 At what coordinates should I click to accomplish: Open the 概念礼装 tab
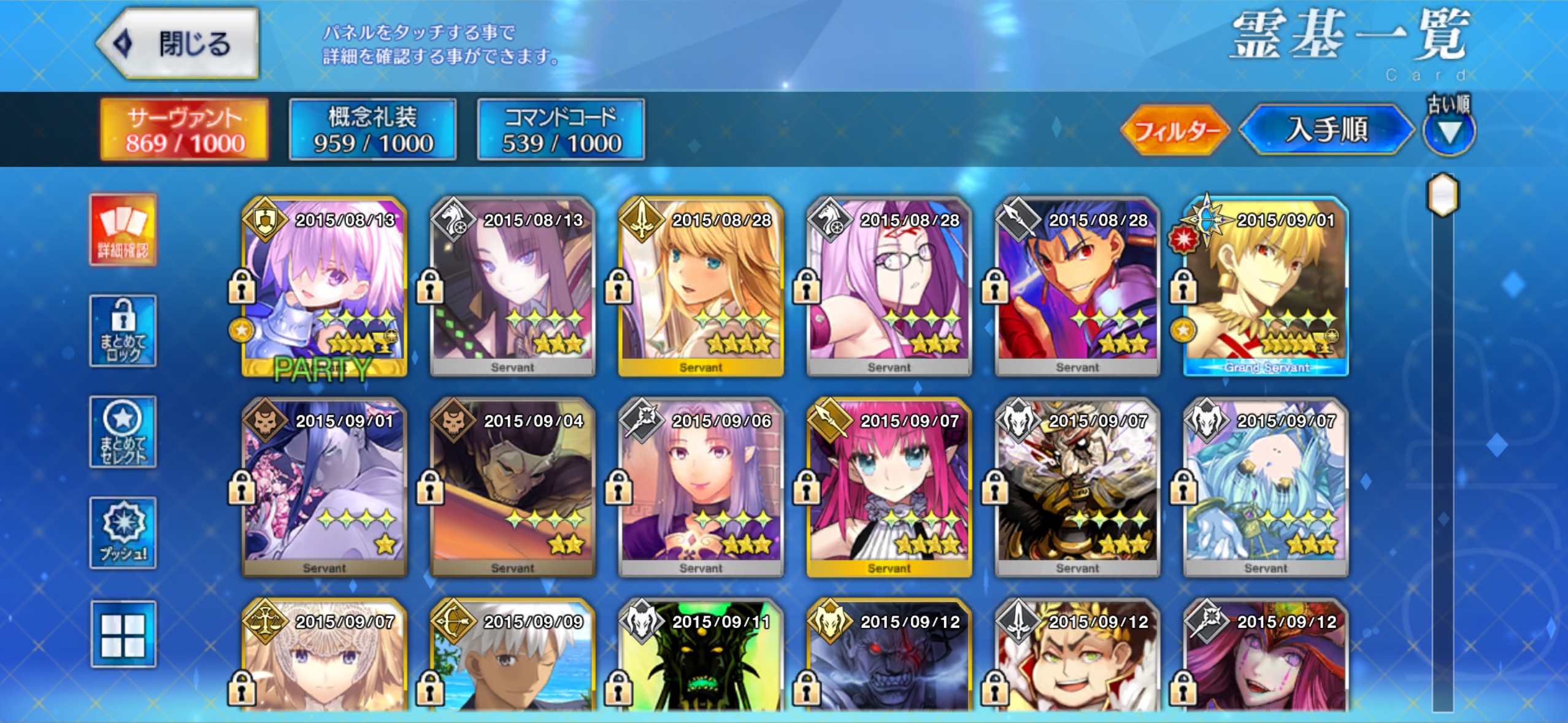(373, 130)
